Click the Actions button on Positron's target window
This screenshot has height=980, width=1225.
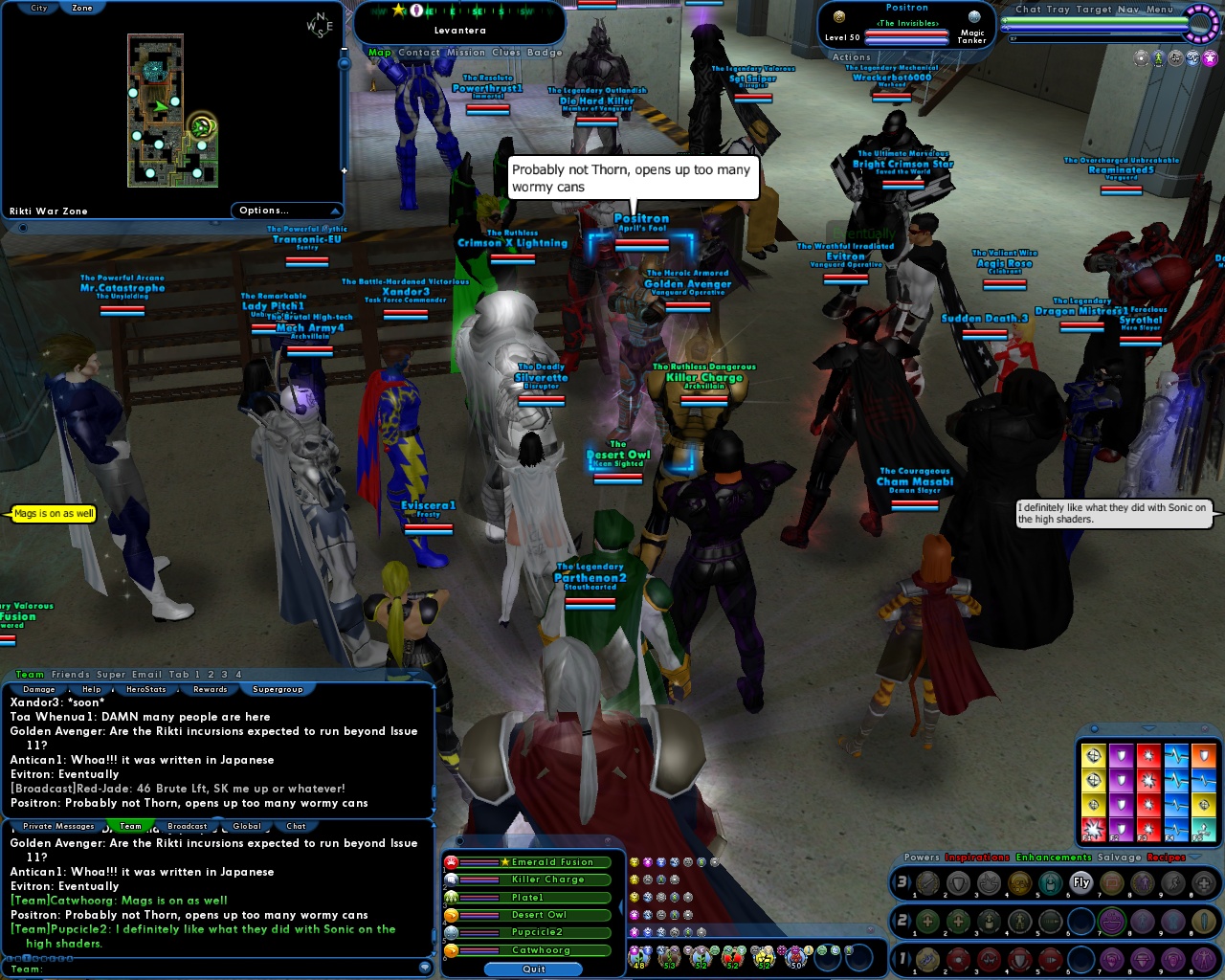[852, 56]
